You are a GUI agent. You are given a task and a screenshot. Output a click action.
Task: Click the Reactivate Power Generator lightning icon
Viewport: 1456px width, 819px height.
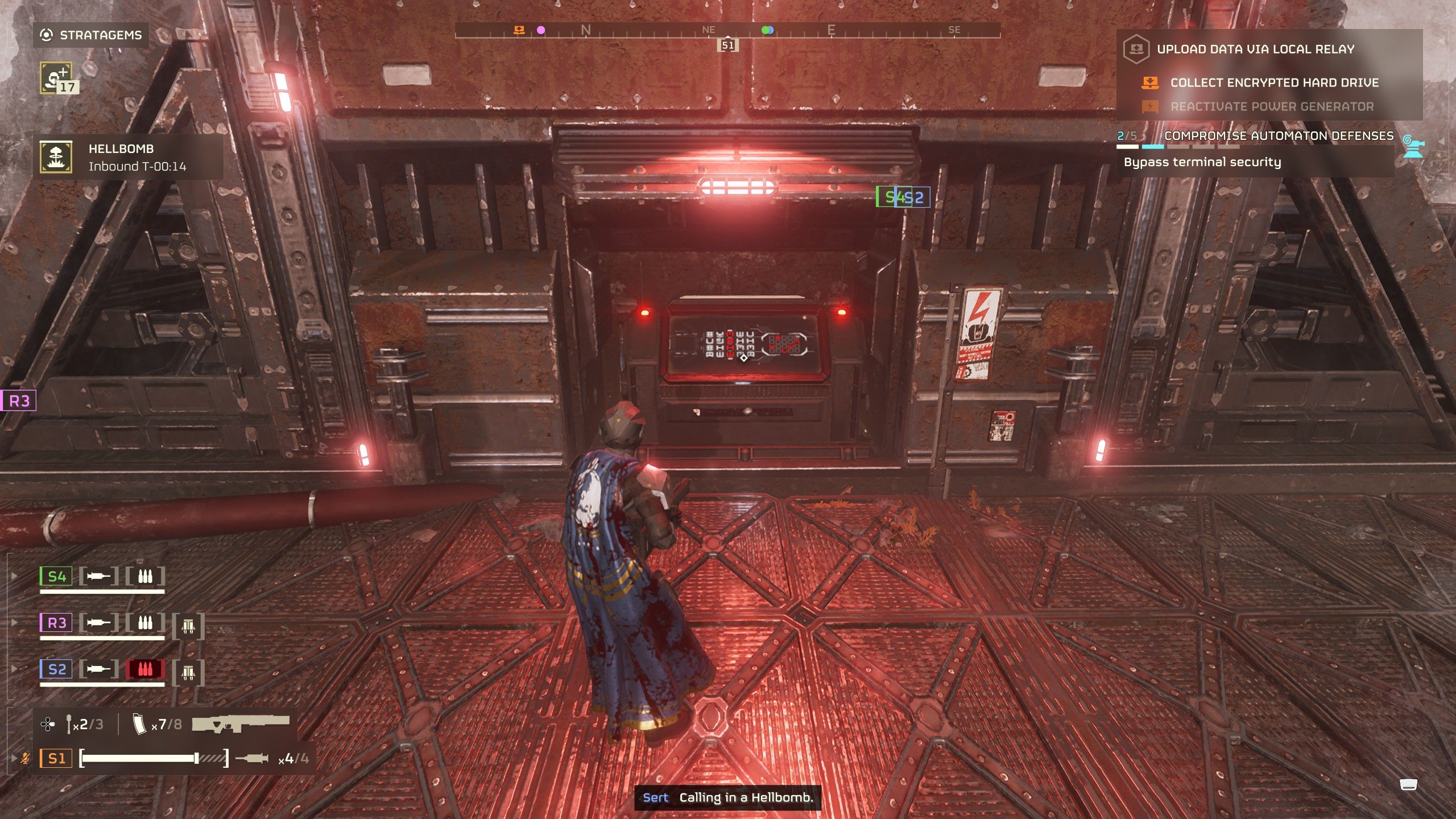tap(1150, 107)
